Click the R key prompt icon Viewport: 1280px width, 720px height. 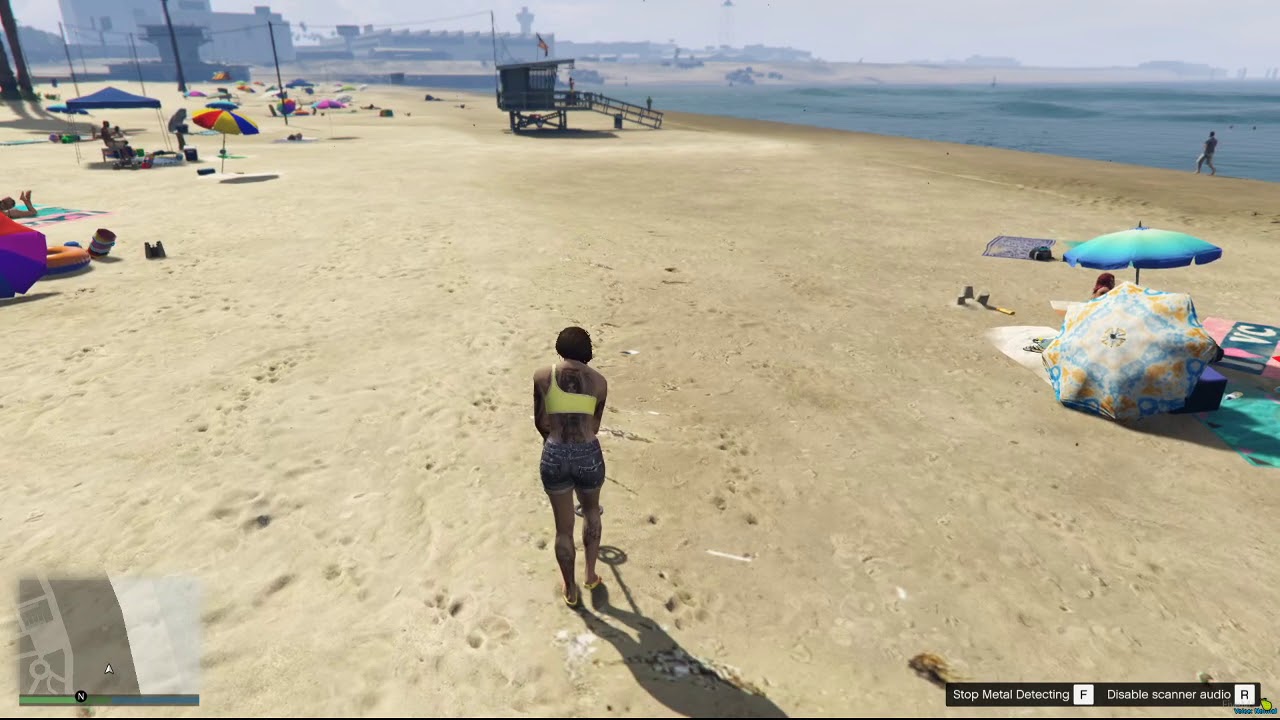[x=1244, y=694]
